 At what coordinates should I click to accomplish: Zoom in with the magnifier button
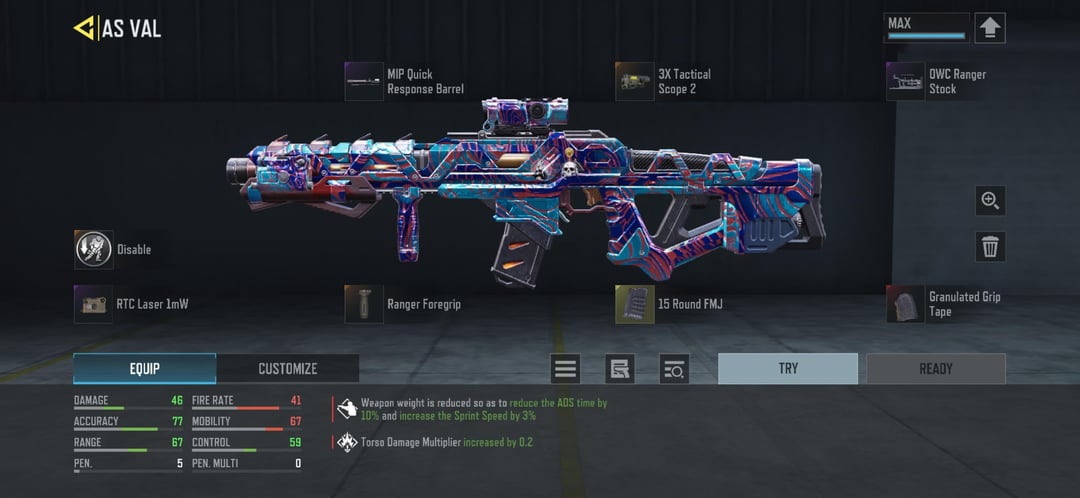click(990, 200)
